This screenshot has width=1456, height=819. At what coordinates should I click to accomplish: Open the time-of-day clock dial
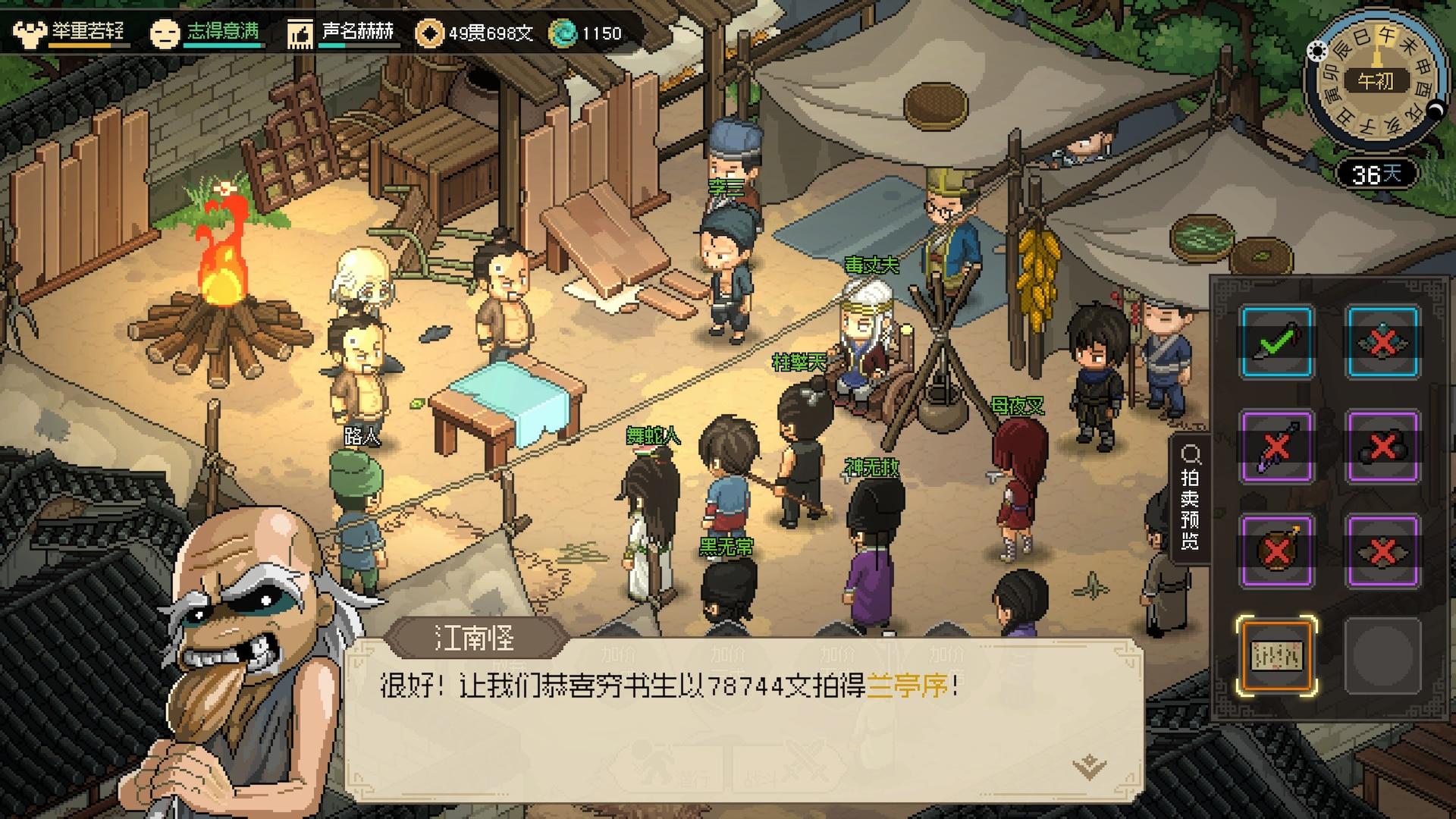(x=1374, y=80)
